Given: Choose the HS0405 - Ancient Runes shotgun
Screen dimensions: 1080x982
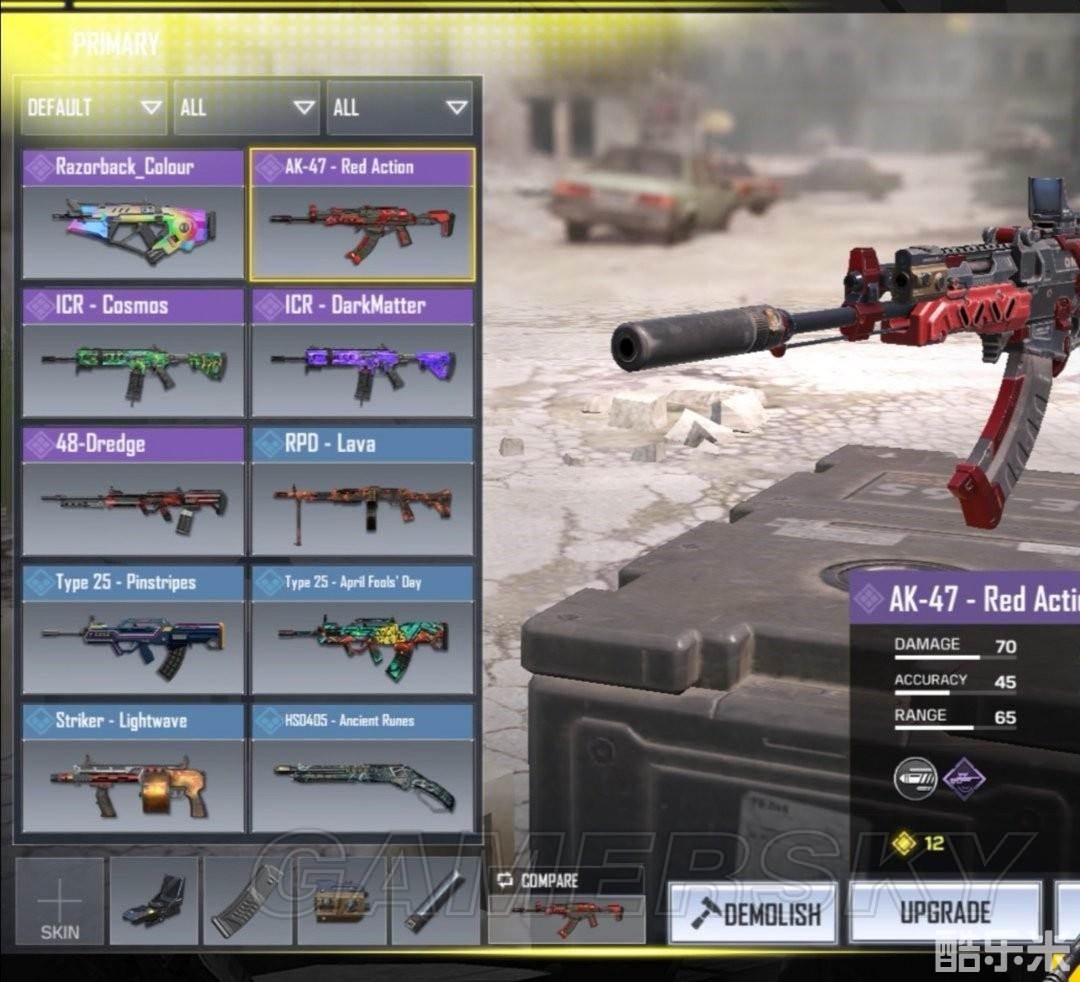Looking at the screenshot, I should tap(362, 767).
